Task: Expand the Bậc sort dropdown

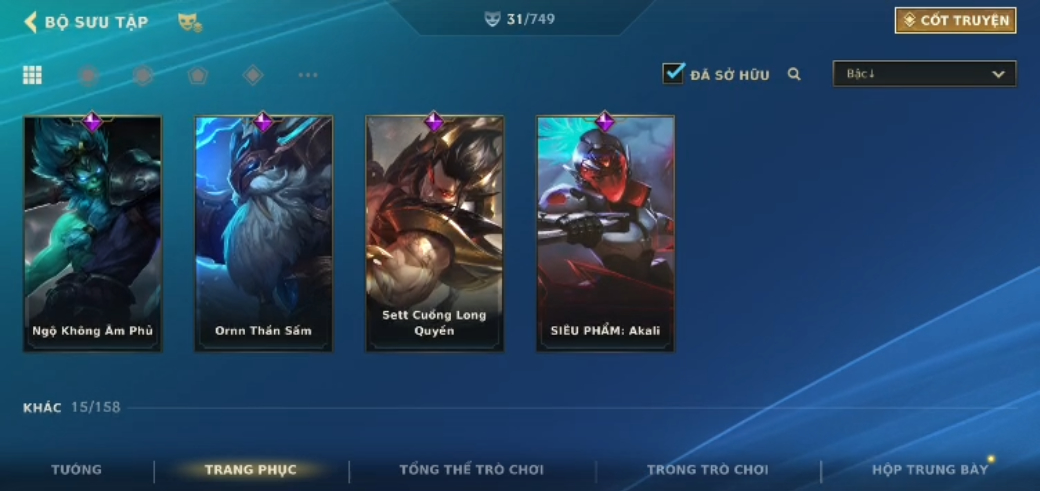Action: [924, 74]
